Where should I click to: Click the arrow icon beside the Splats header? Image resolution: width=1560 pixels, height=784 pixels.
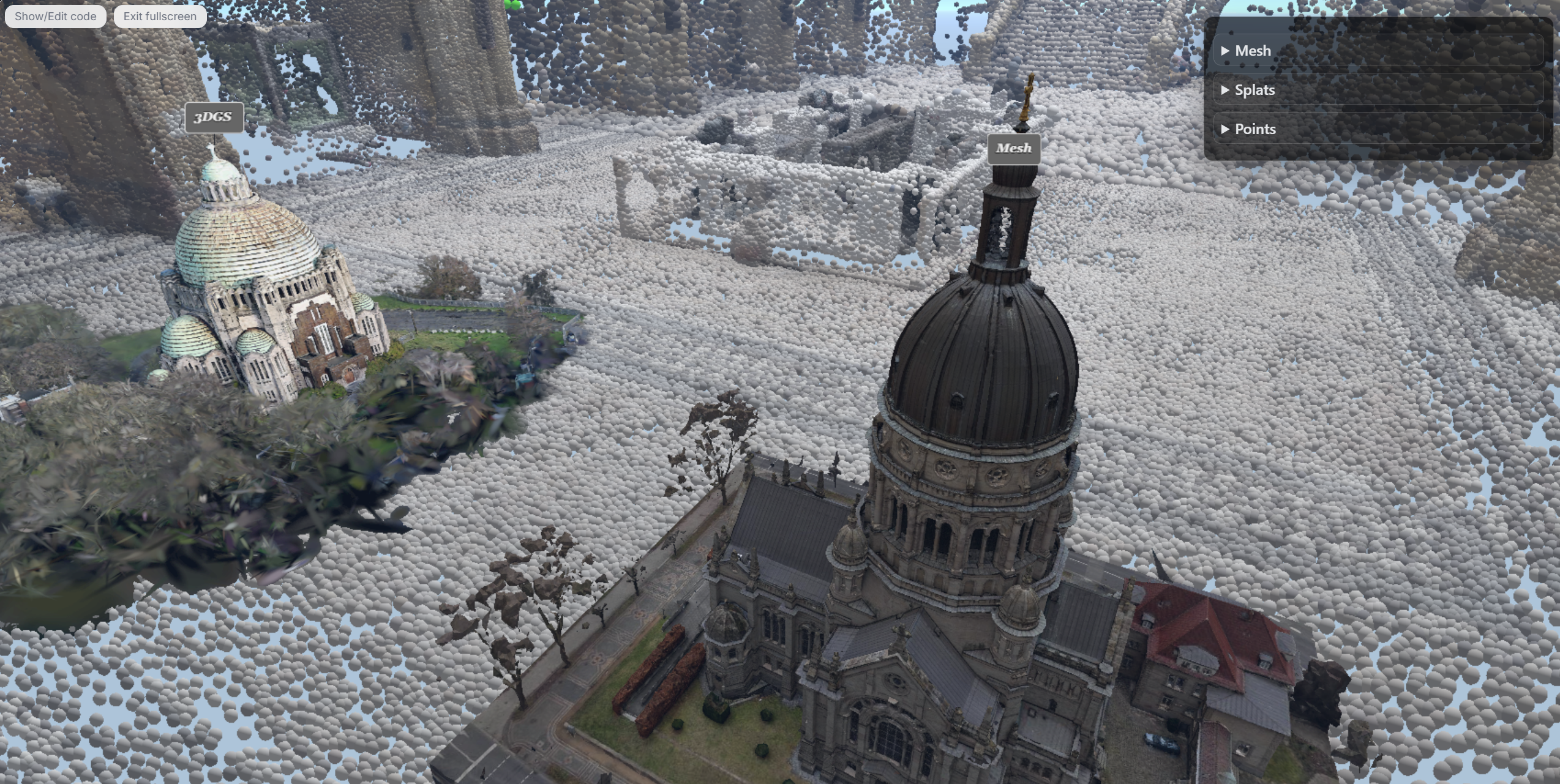tap(1224, 90)
